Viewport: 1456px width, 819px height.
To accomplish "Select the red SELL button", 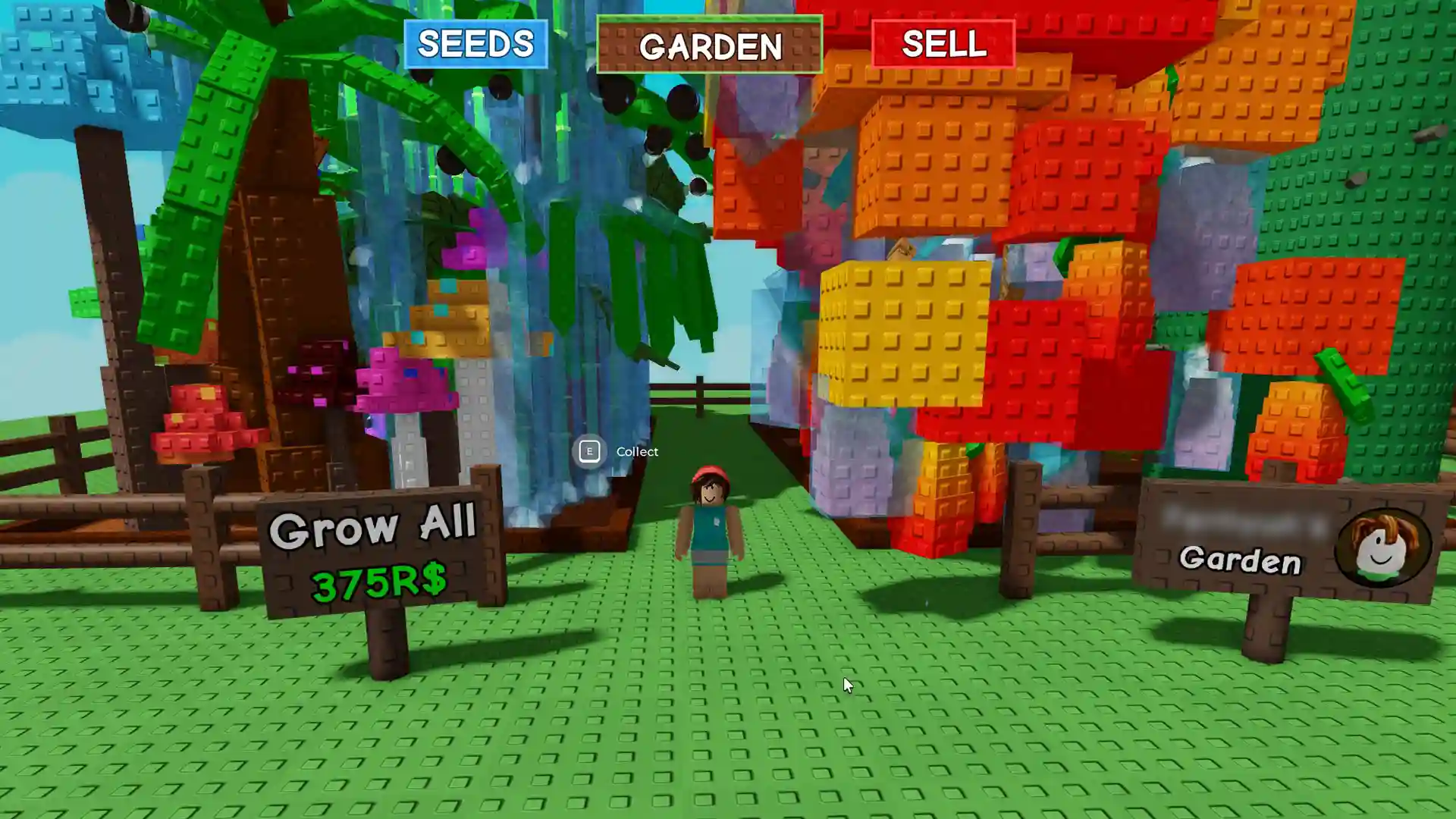I will (x=943, y=44).
